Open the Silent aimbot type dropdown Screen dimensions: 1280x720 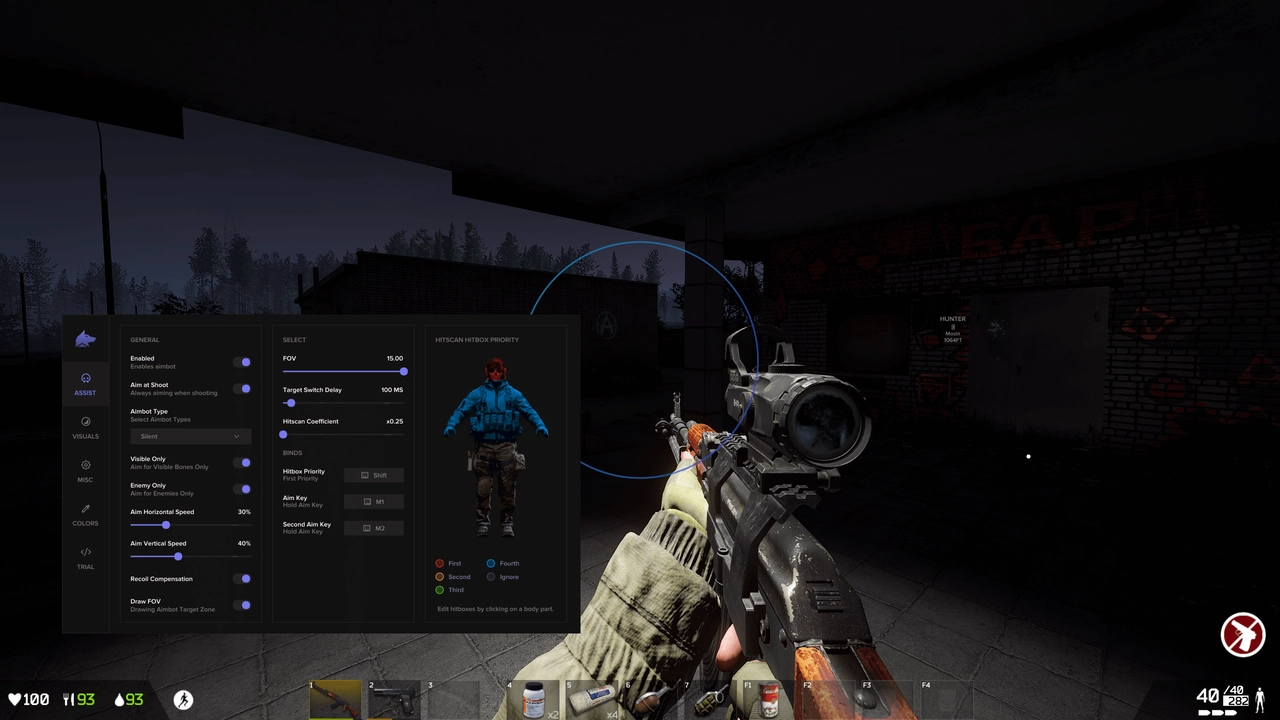pos(190,436)
